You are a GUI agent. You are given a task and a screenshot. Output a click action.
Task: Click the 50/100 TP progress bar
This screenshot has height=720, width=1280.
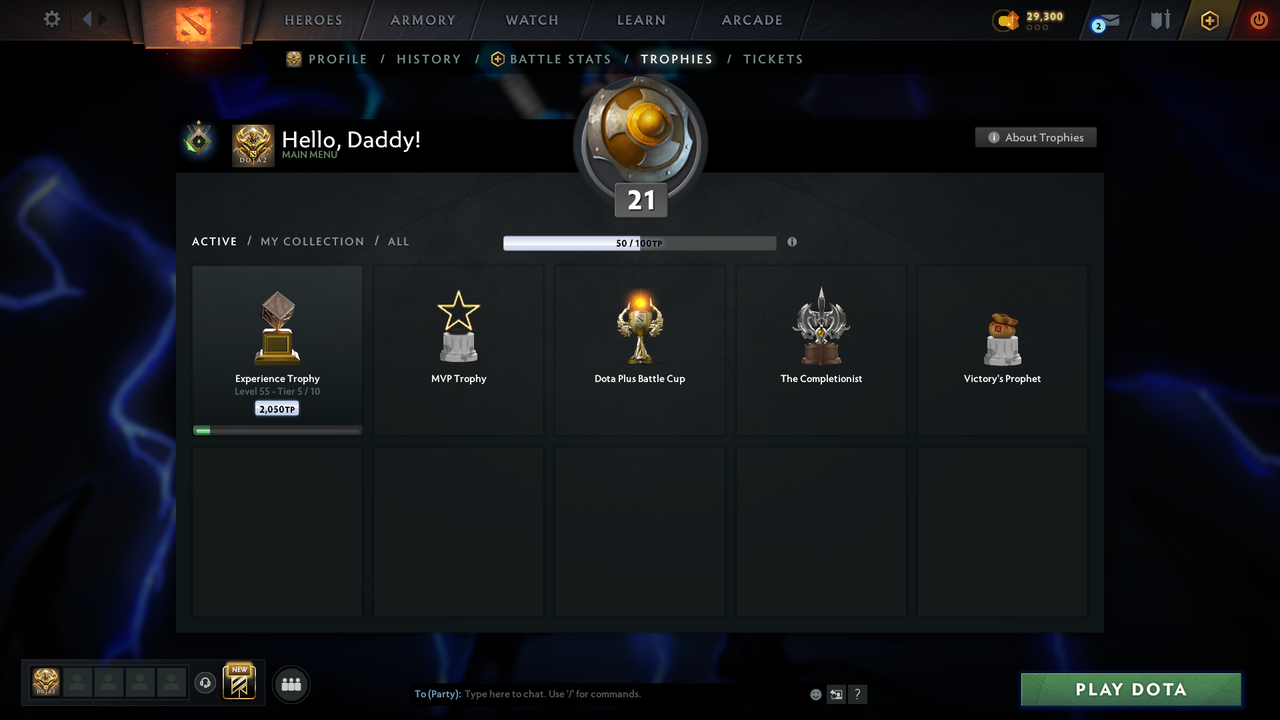coord(640,242)
